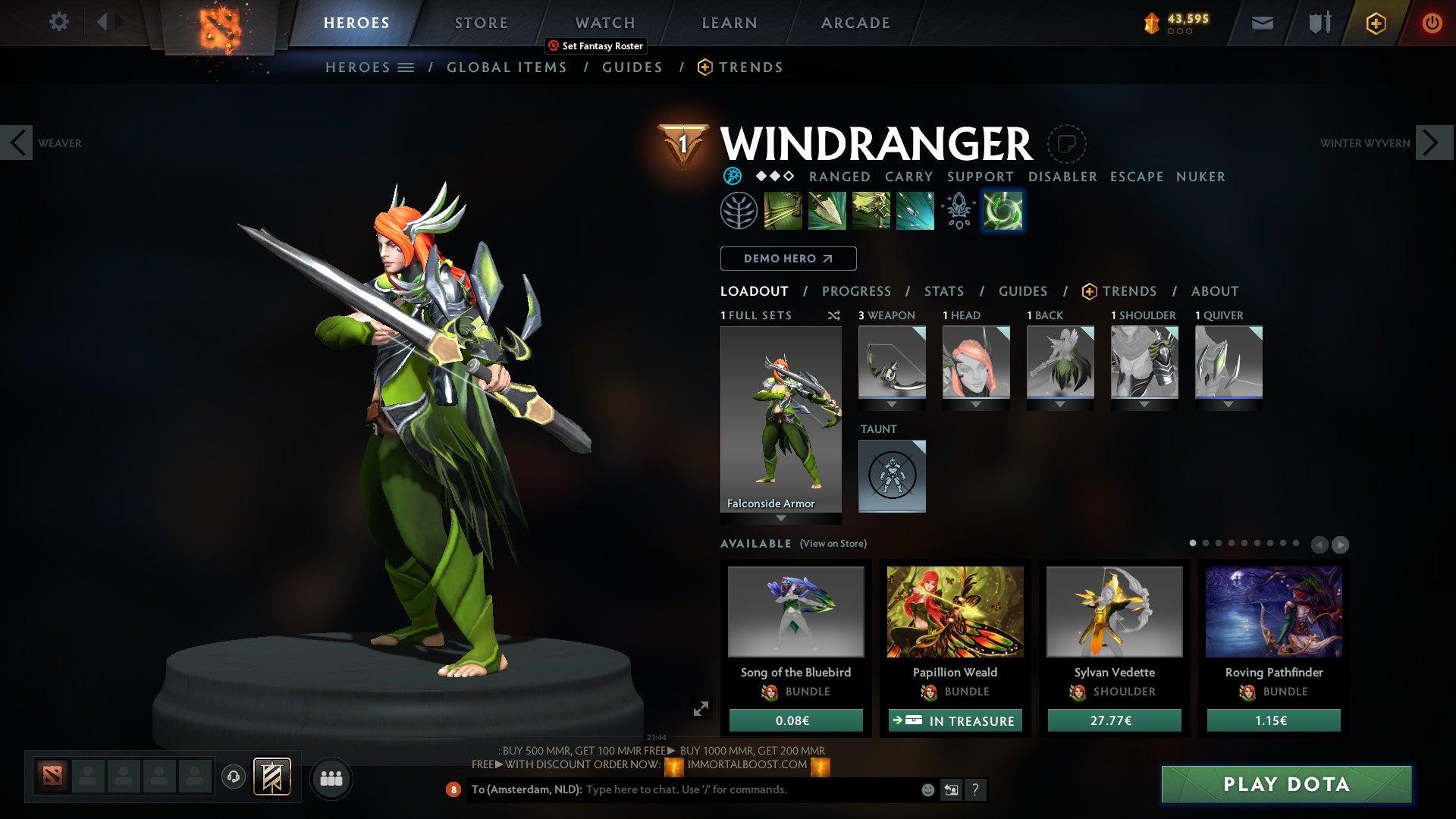Open the HEROES hamburger menu
Viewport: 1456px width, 819px height.
(x=406, y=67)
